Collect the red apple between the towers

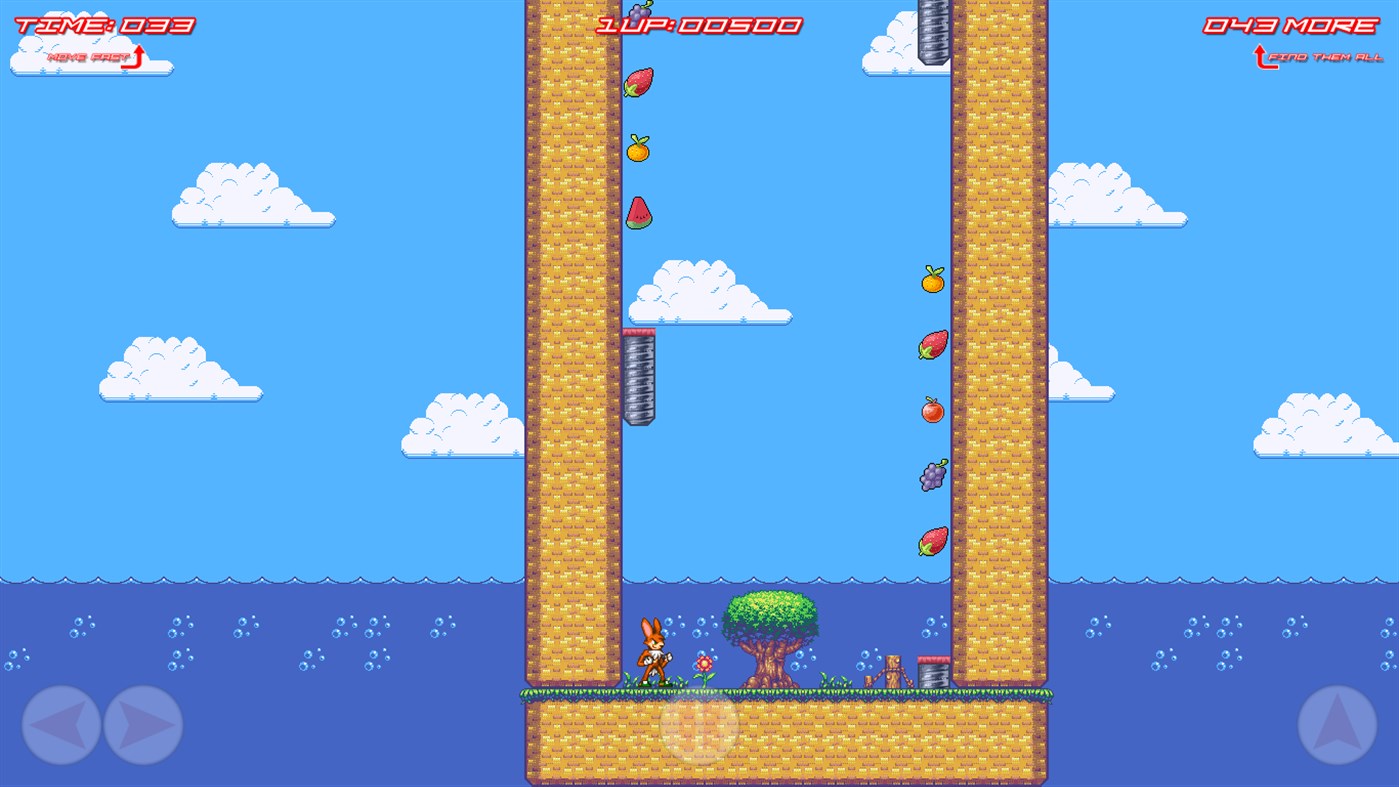pyautogui.click(x=931, y=410)
